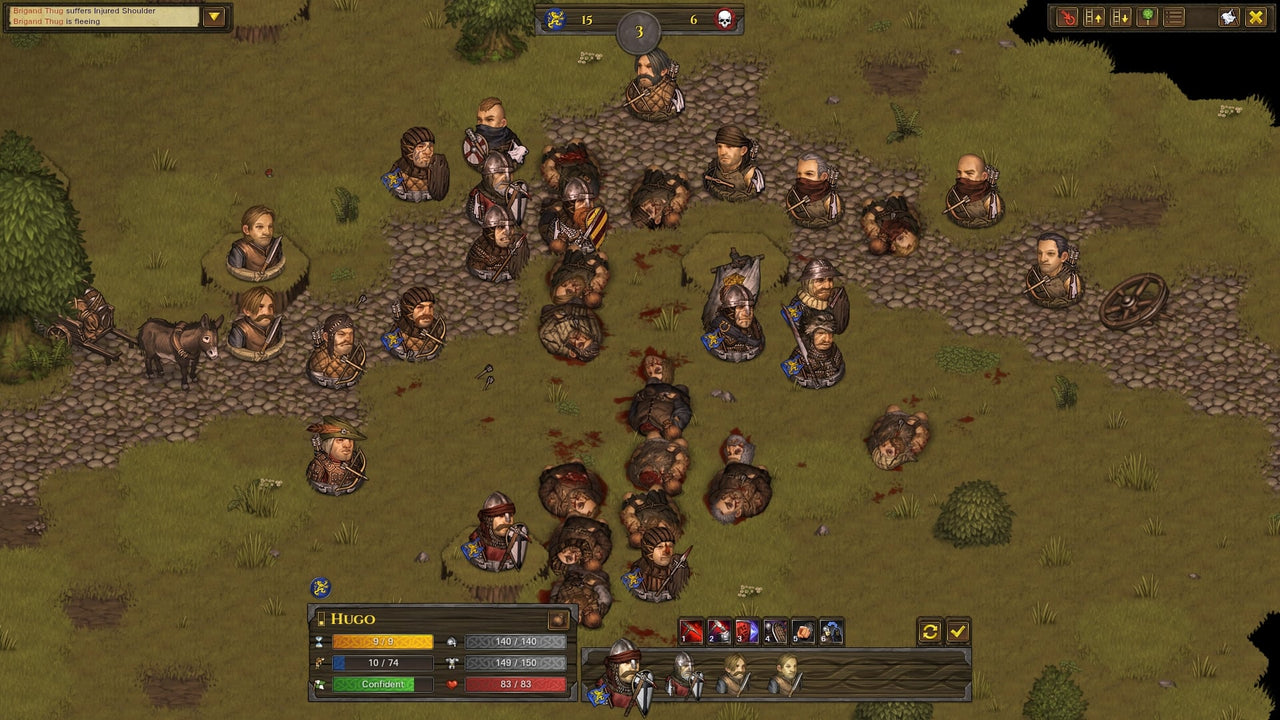Click the move up one level icon
This screenshot has height=720, width=1280.
tap(1094, 16)
